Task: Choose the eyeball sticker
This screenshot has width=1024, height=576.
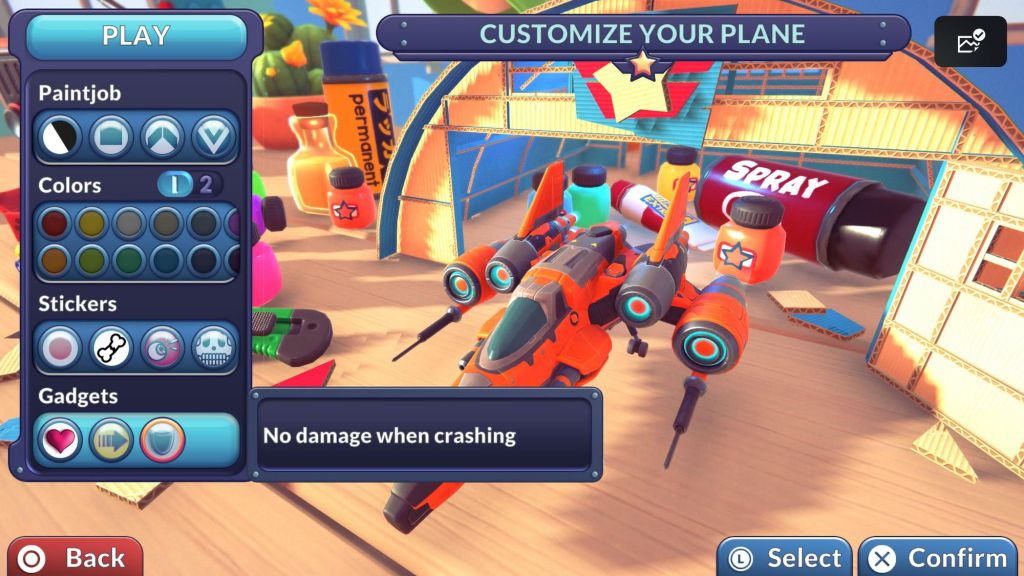Action: point(162,347)
